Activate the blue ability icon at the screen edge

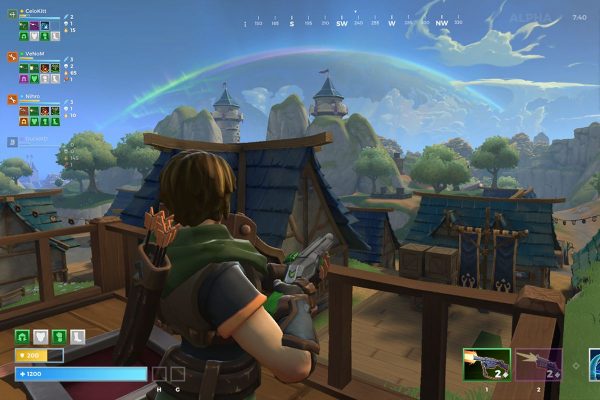coord(594,364)
